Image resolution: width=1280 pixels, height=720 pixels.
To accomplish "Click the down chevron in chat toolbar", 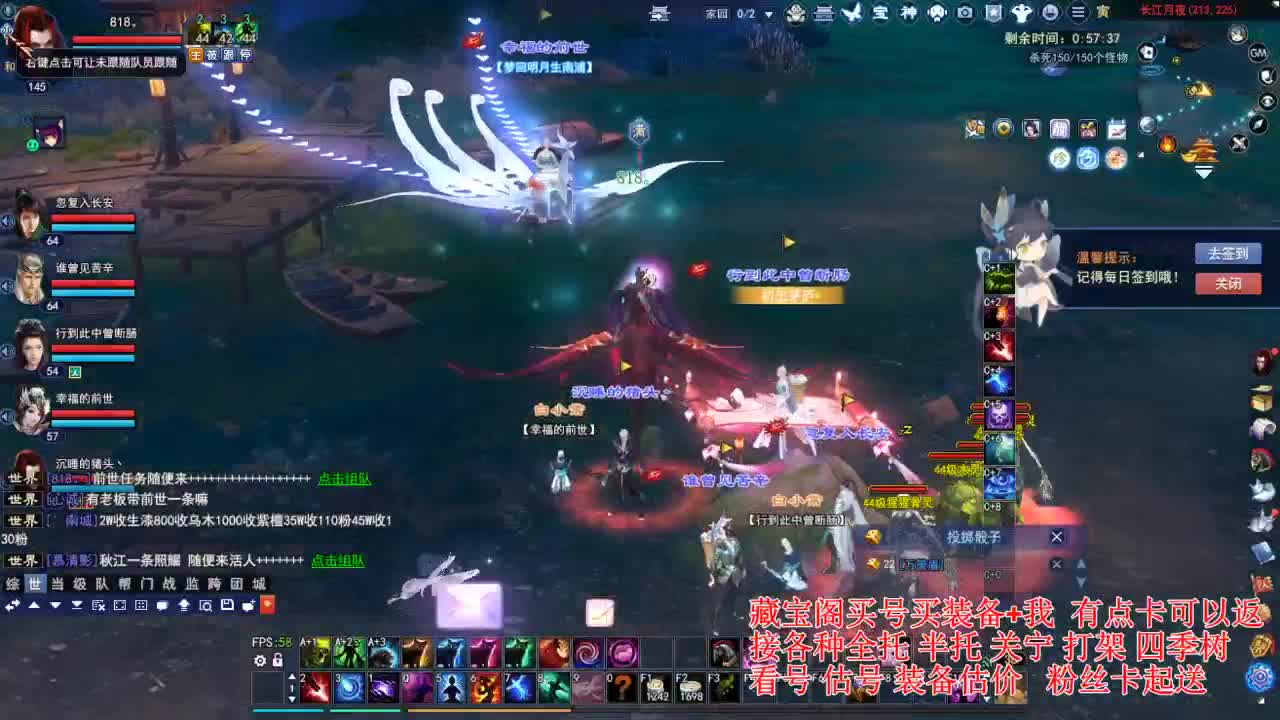I will [x=55, y=606].
